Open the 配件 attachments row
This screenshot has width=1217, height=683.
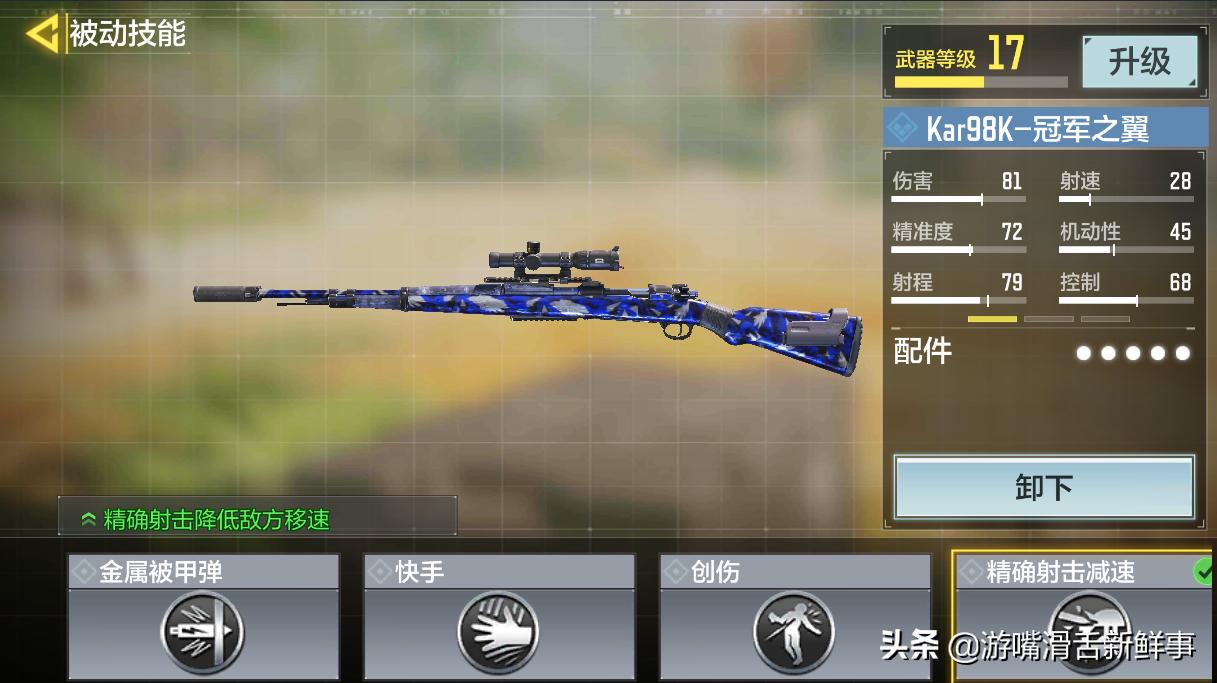(x=1042, y=352)
